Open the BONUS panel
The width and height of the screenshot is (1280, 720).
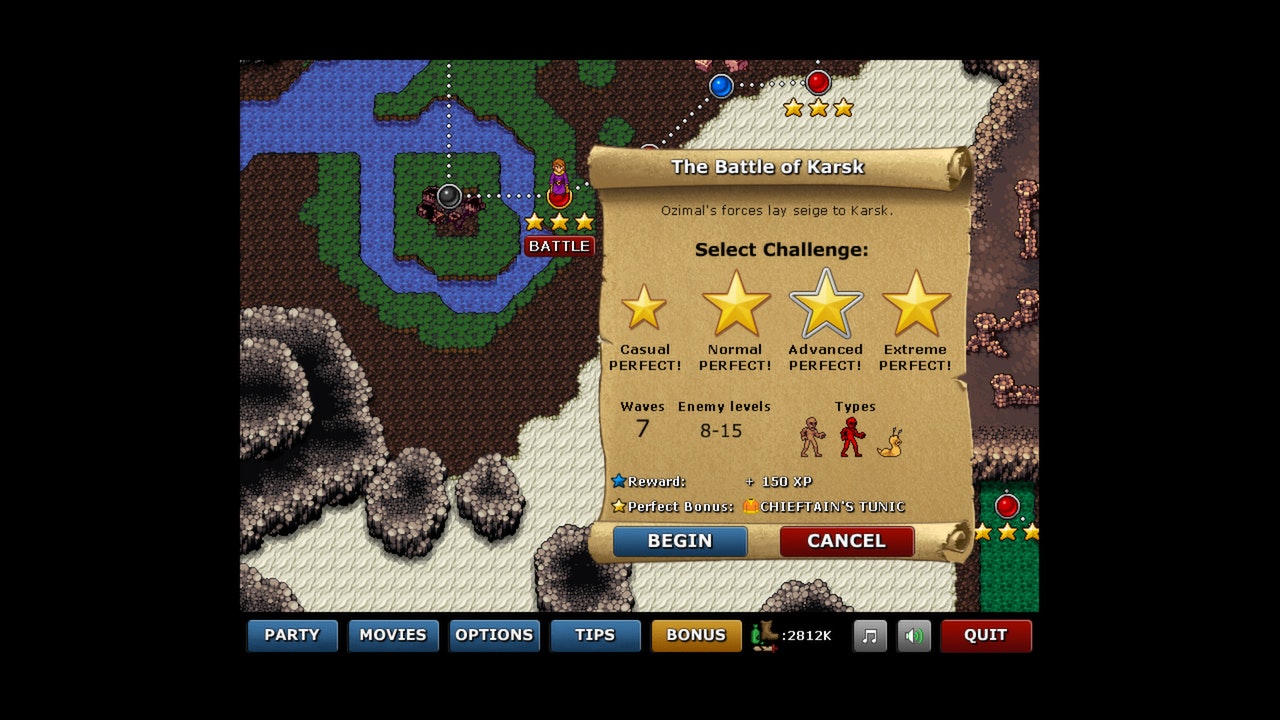696,635
